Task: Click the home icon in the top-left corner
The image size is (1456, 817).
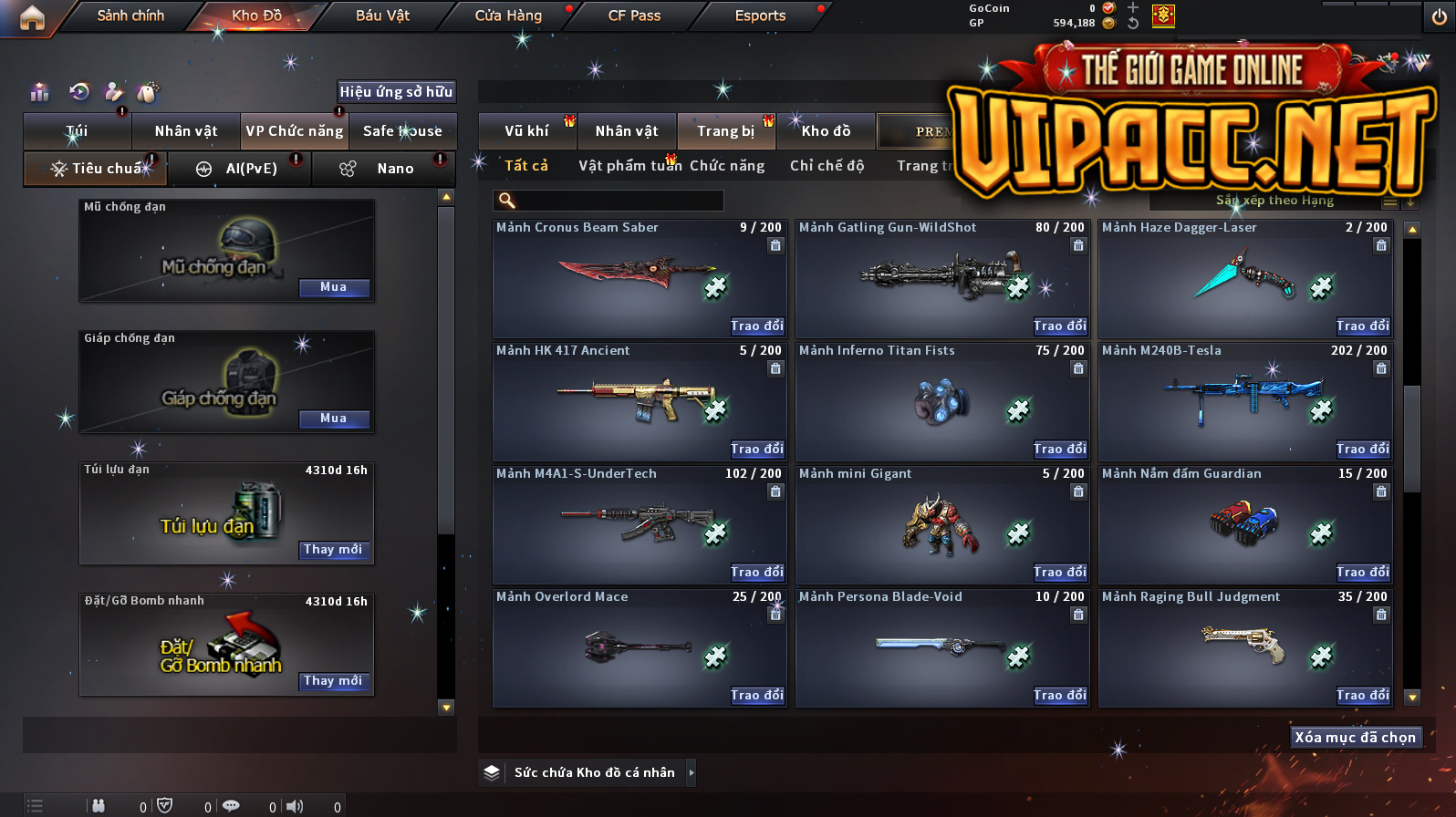Action: tap(32, 17)
